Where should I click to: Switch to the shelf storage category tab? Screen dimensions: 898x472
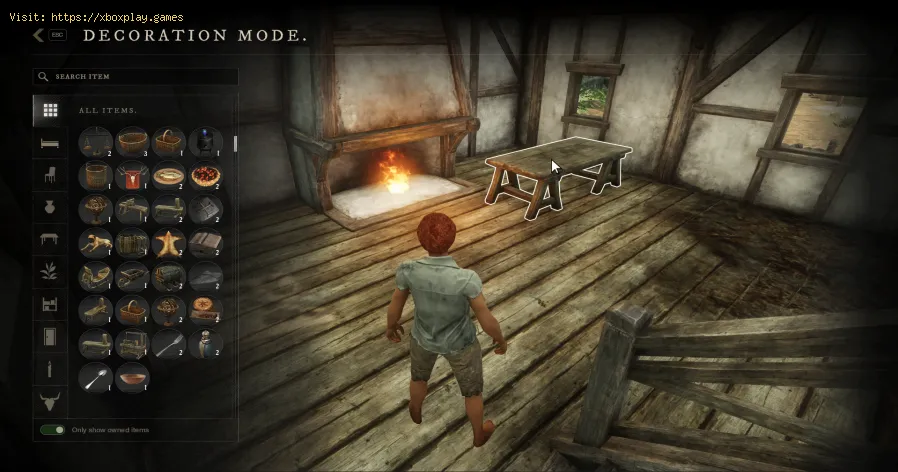click(x=49, y=305)
